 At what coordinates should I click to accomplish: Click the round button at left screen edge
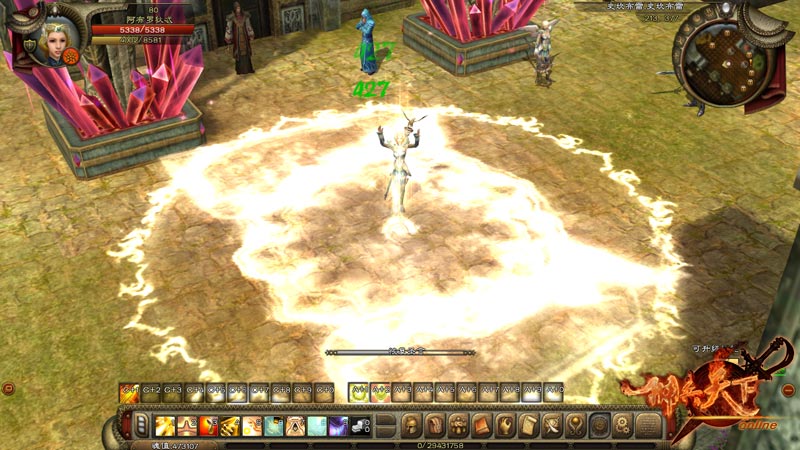[x=7, y=388]
